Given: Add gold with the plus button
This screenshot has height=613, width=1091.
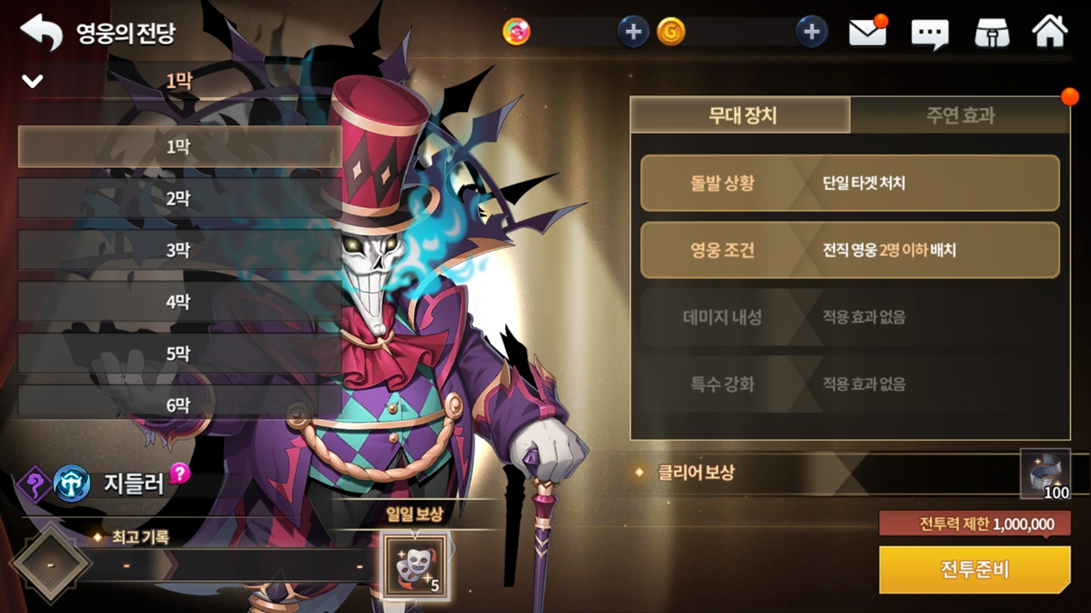Looking at the screenshot, I should [811, 32].
